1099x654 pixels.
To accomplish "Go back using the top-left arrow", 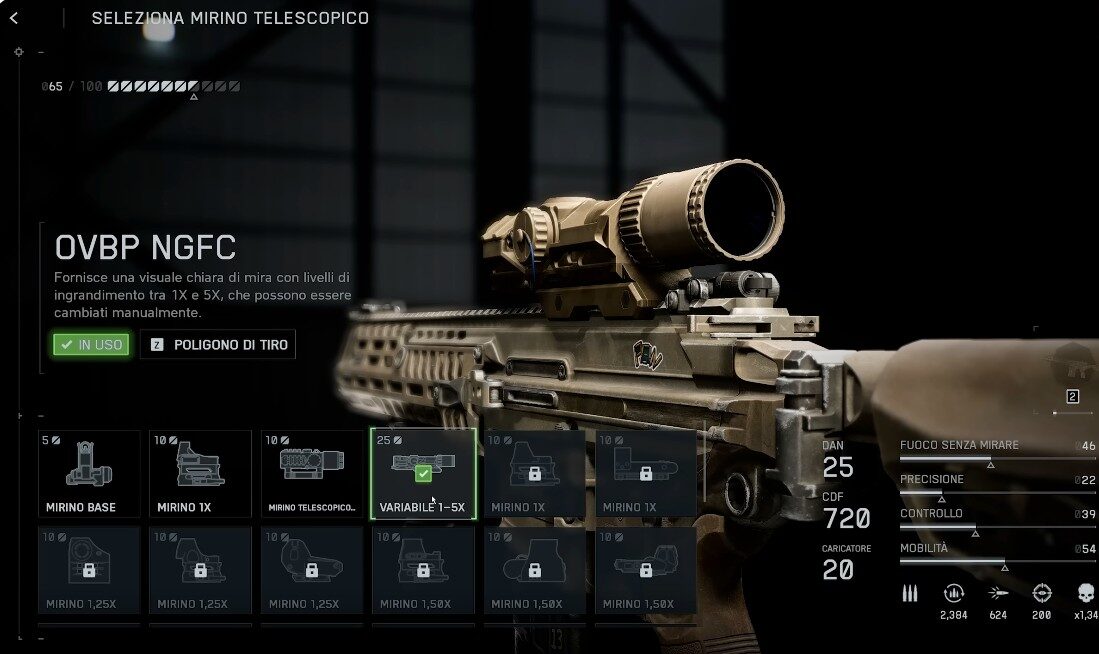I will tap(14, 18).
